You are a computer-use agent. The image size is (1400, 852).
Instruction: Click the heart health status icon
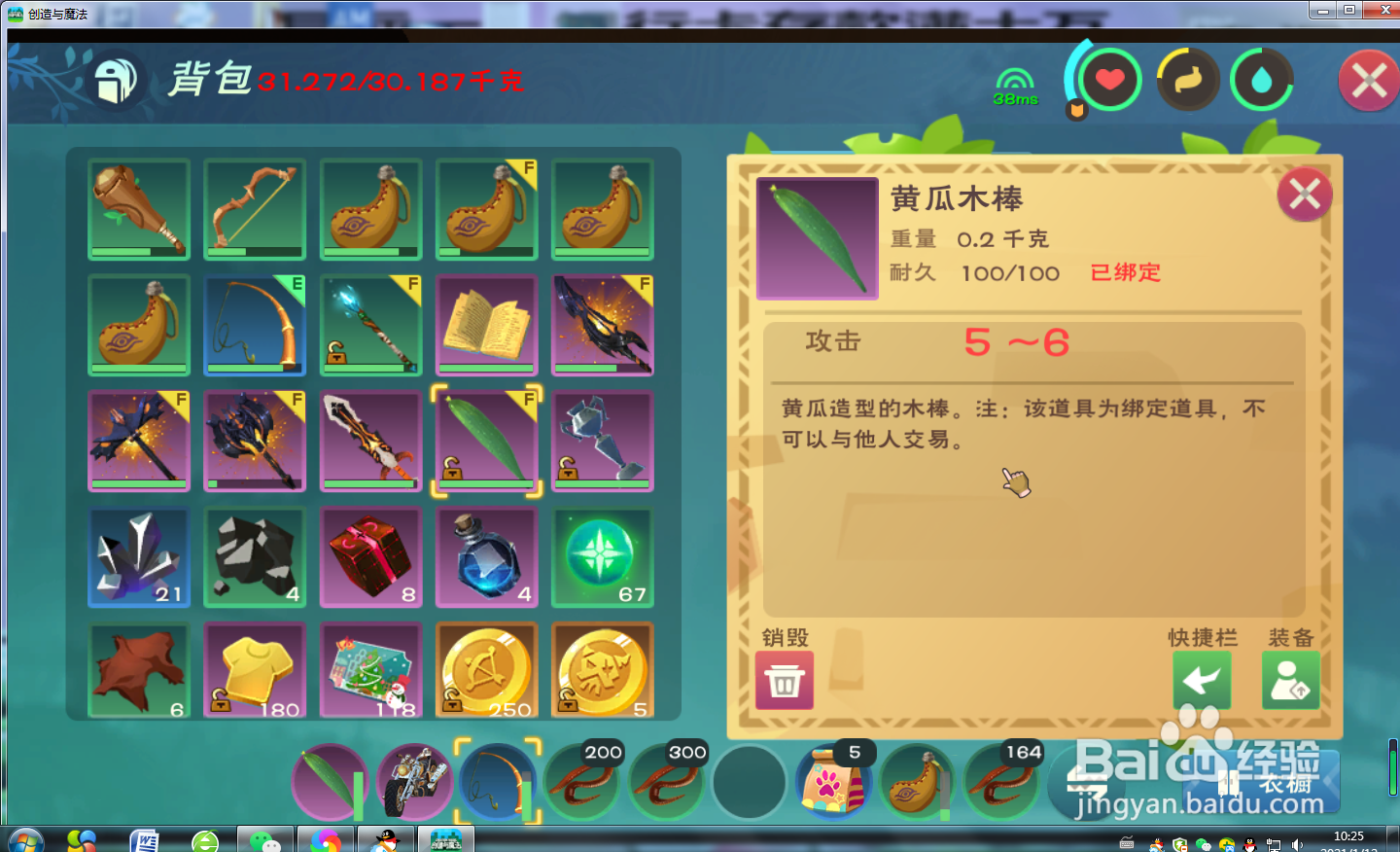(1111, 80)
